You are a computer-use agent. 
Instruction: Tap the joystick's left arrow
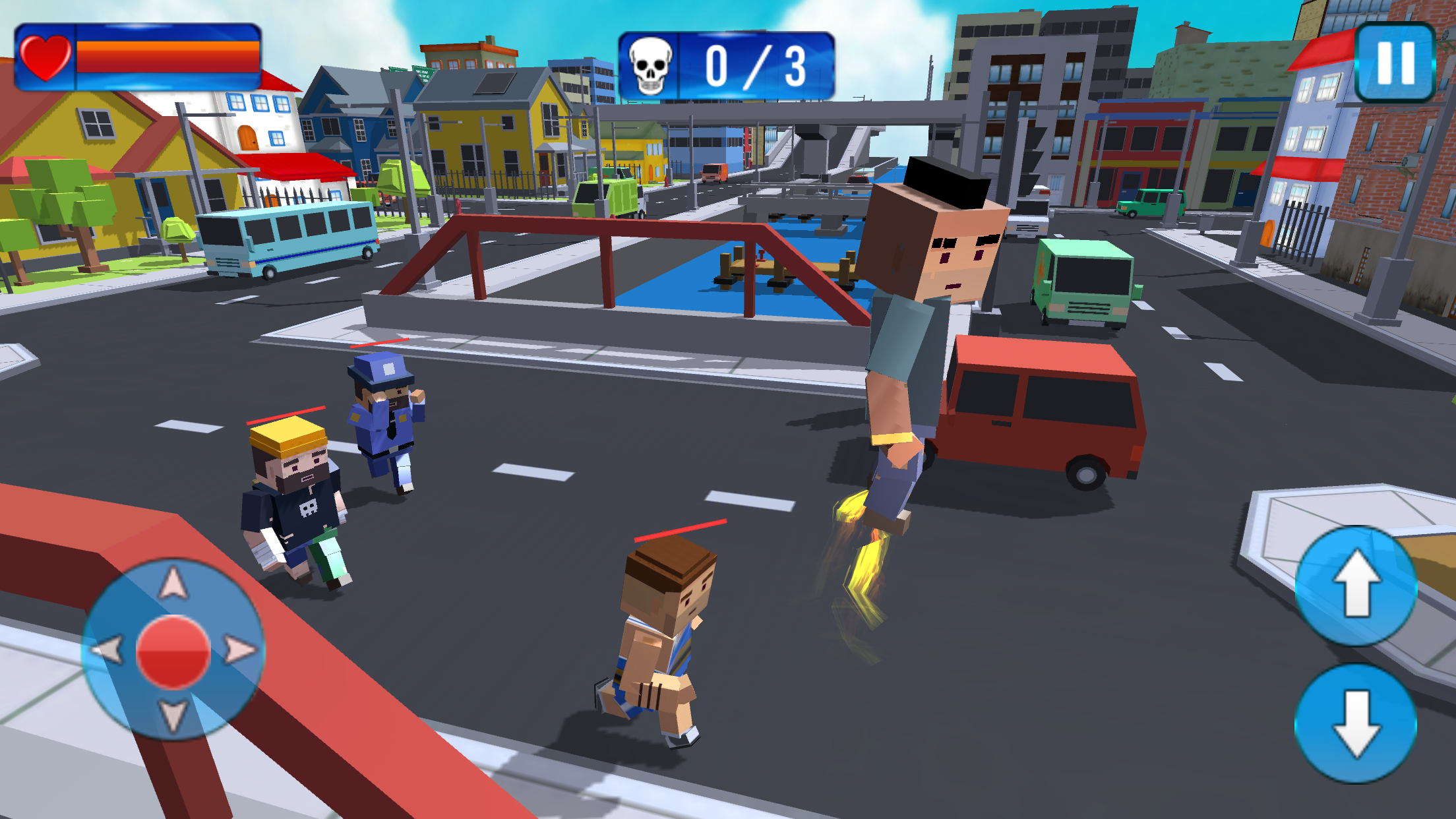107,650
